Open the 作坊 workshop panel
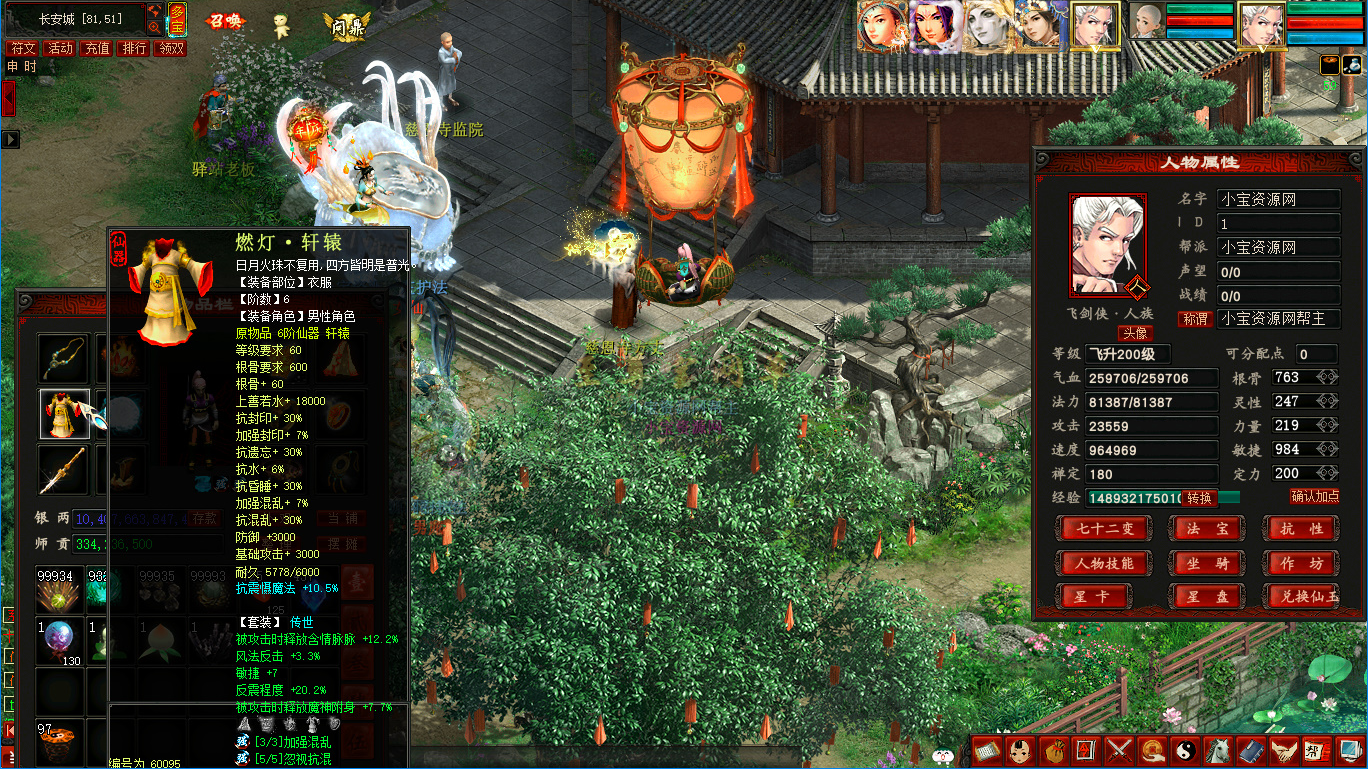Image resolution: width=1368 pixels, height=769 pixels. pyautogui.click(x=1301, y=563)
